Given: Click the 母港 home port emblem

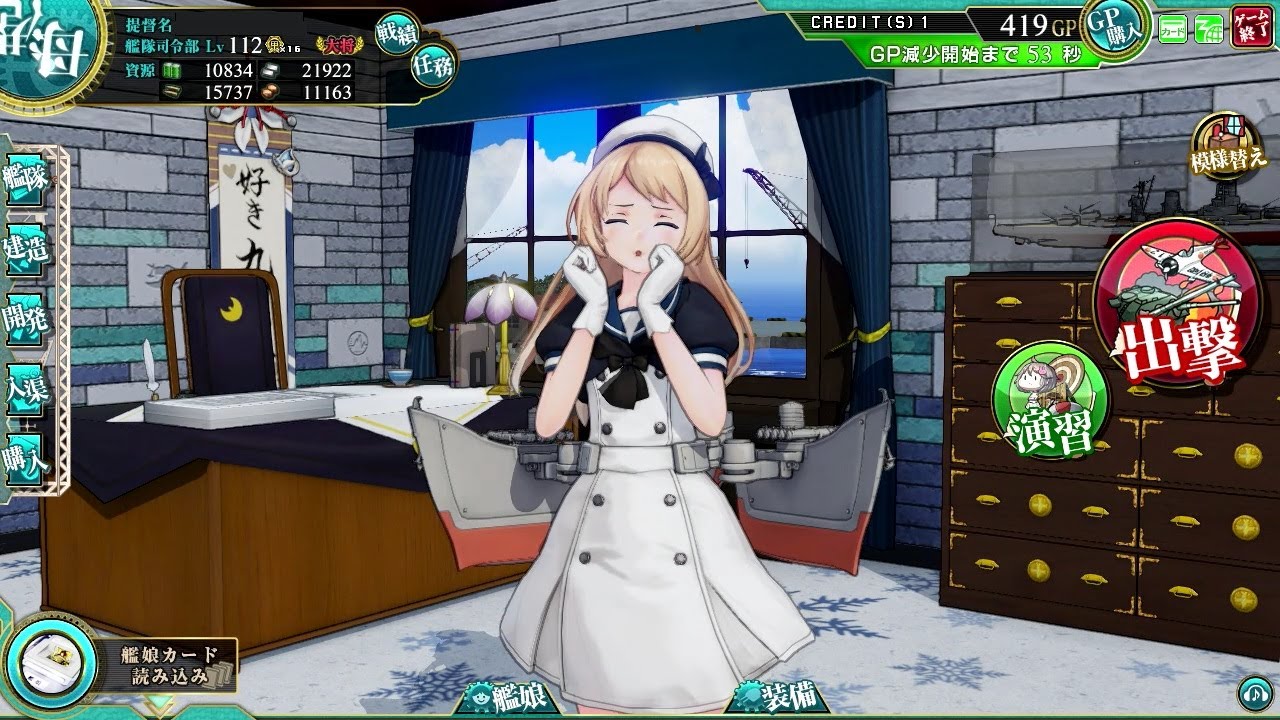Looking at the screenshot, I should click(33, 45).
